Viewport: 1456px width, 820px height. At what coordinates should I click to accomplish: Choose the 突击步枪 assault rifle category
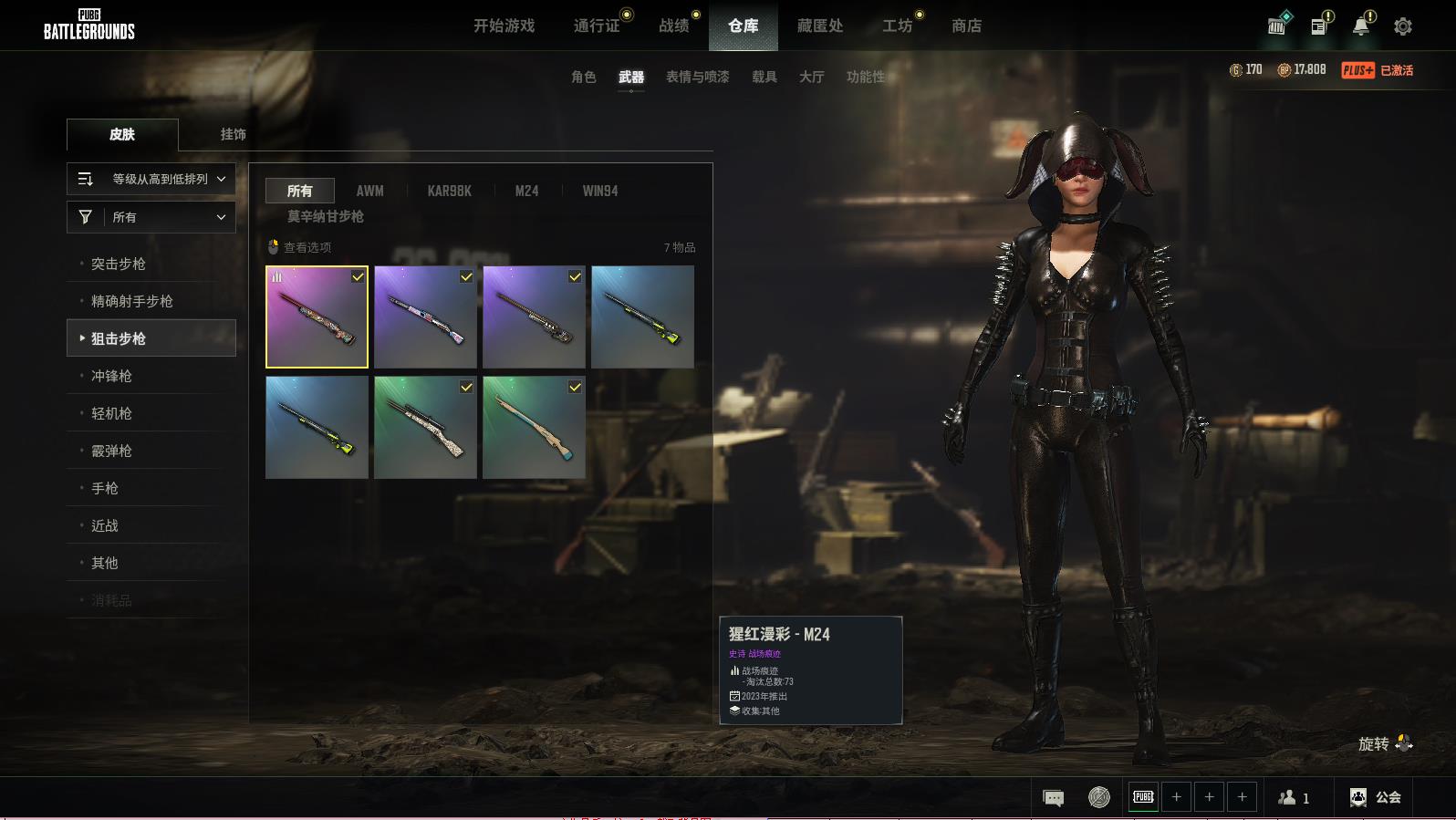pos(119,264)
